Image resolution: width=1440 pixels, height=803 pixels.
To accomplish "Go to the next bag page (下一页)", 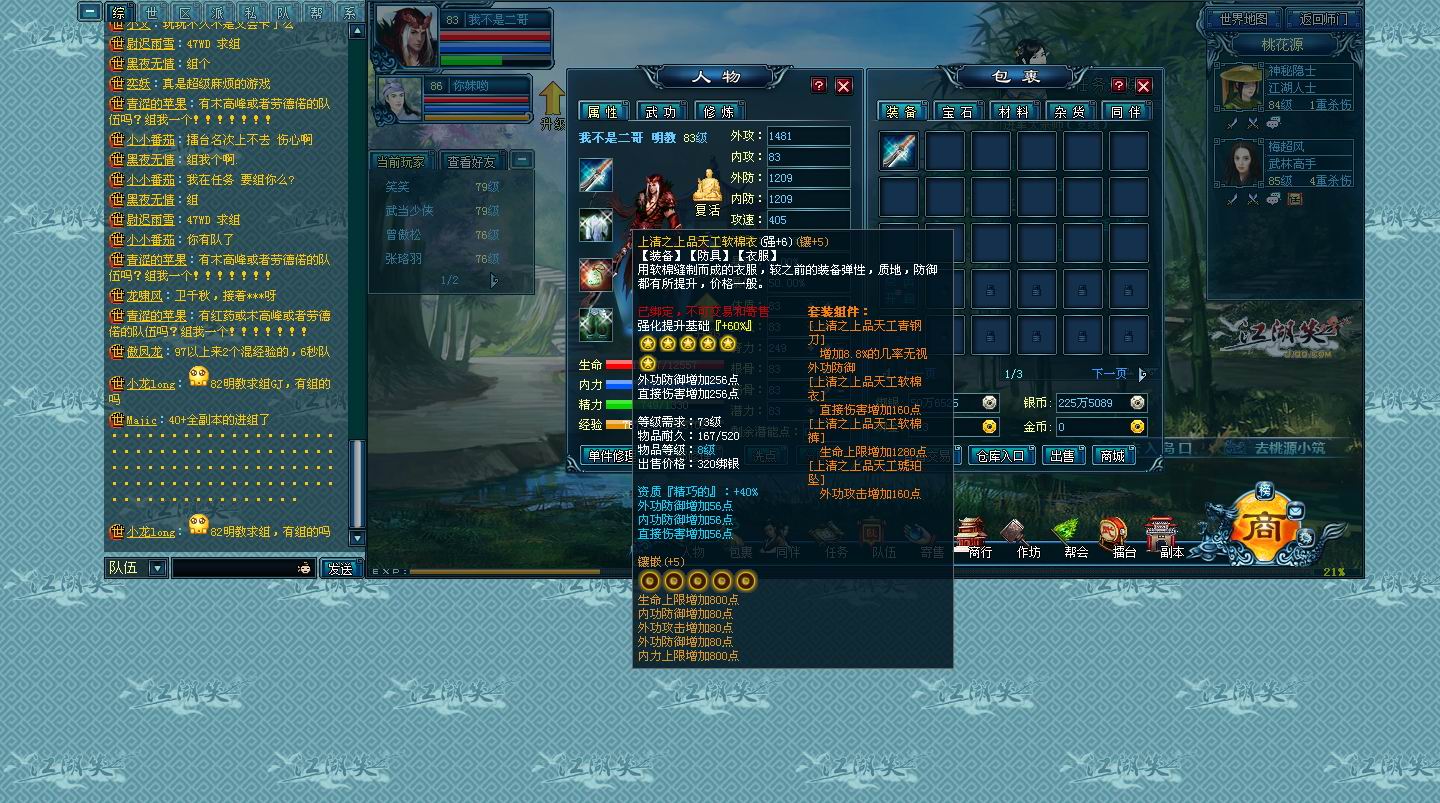I will click(x=1110, y=374).
